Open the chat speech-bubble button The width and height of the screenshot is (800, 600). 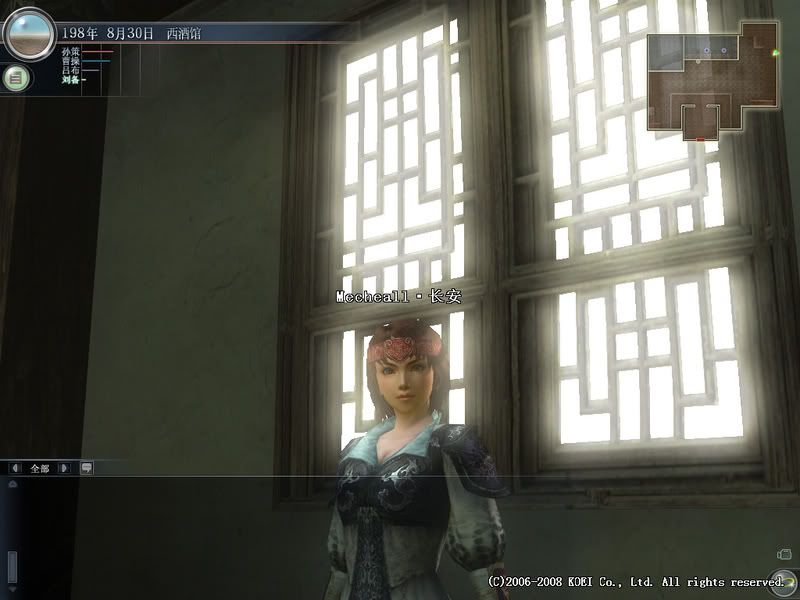click(86, 467)
